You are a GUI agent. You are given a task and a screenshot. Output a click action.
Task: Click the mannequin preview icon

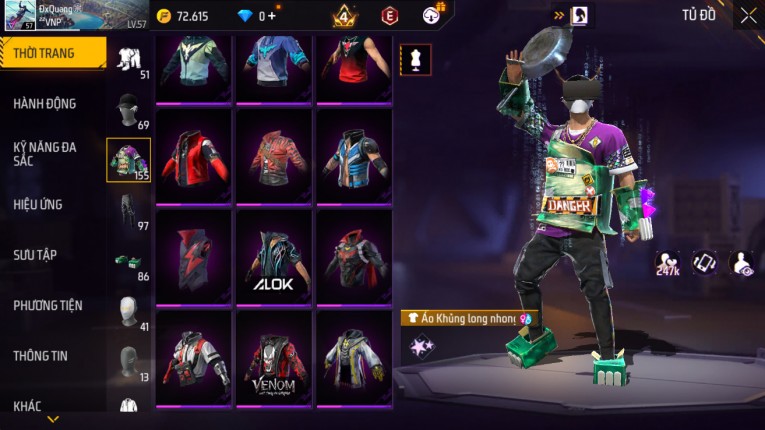pyautogui.click(x=416, y=59)
